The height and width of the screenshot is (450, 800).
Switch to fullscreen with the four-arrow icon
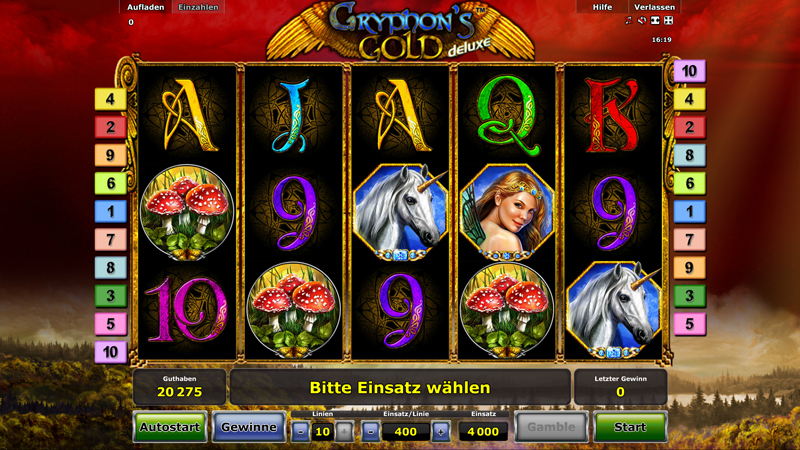point(669,21)
